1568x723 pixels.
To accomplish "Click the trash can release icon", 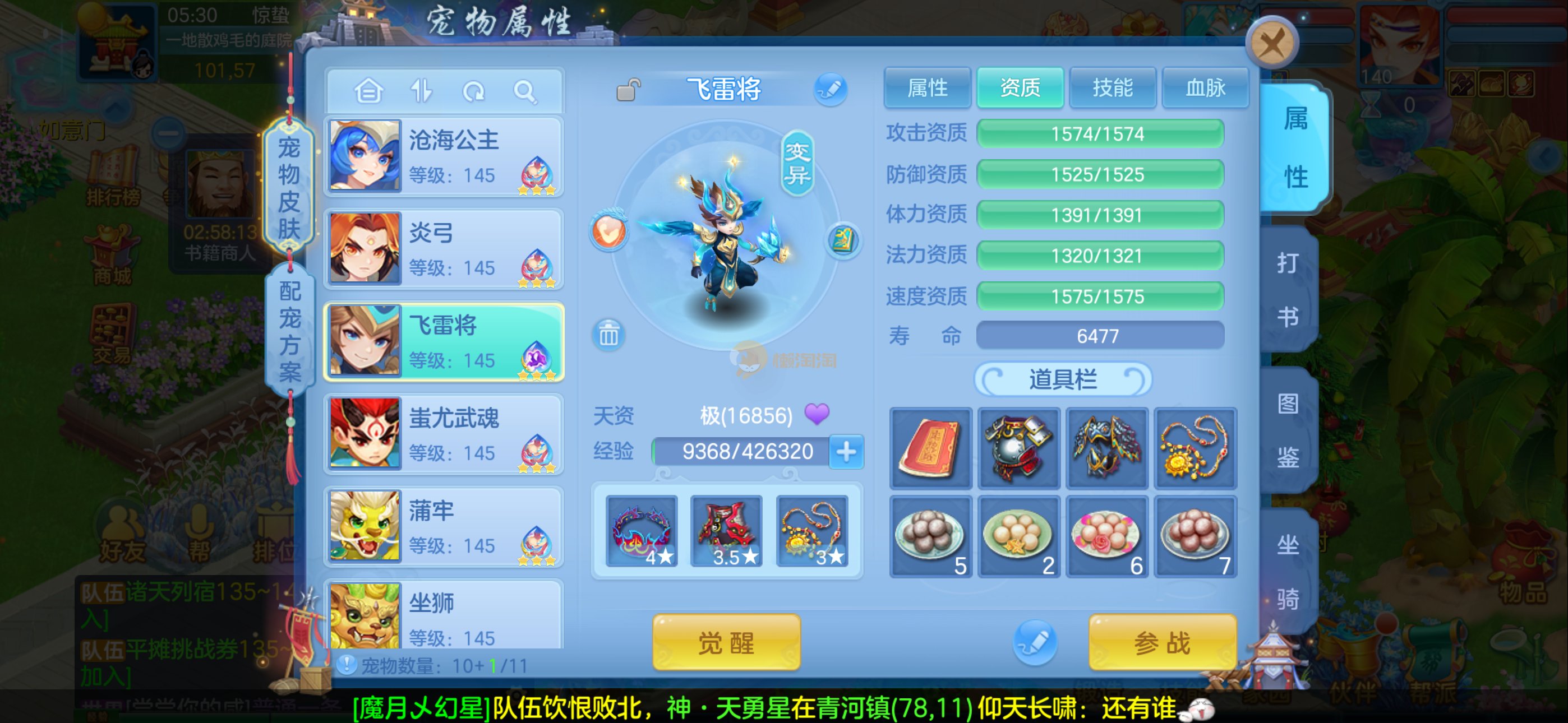I will 608,335.
